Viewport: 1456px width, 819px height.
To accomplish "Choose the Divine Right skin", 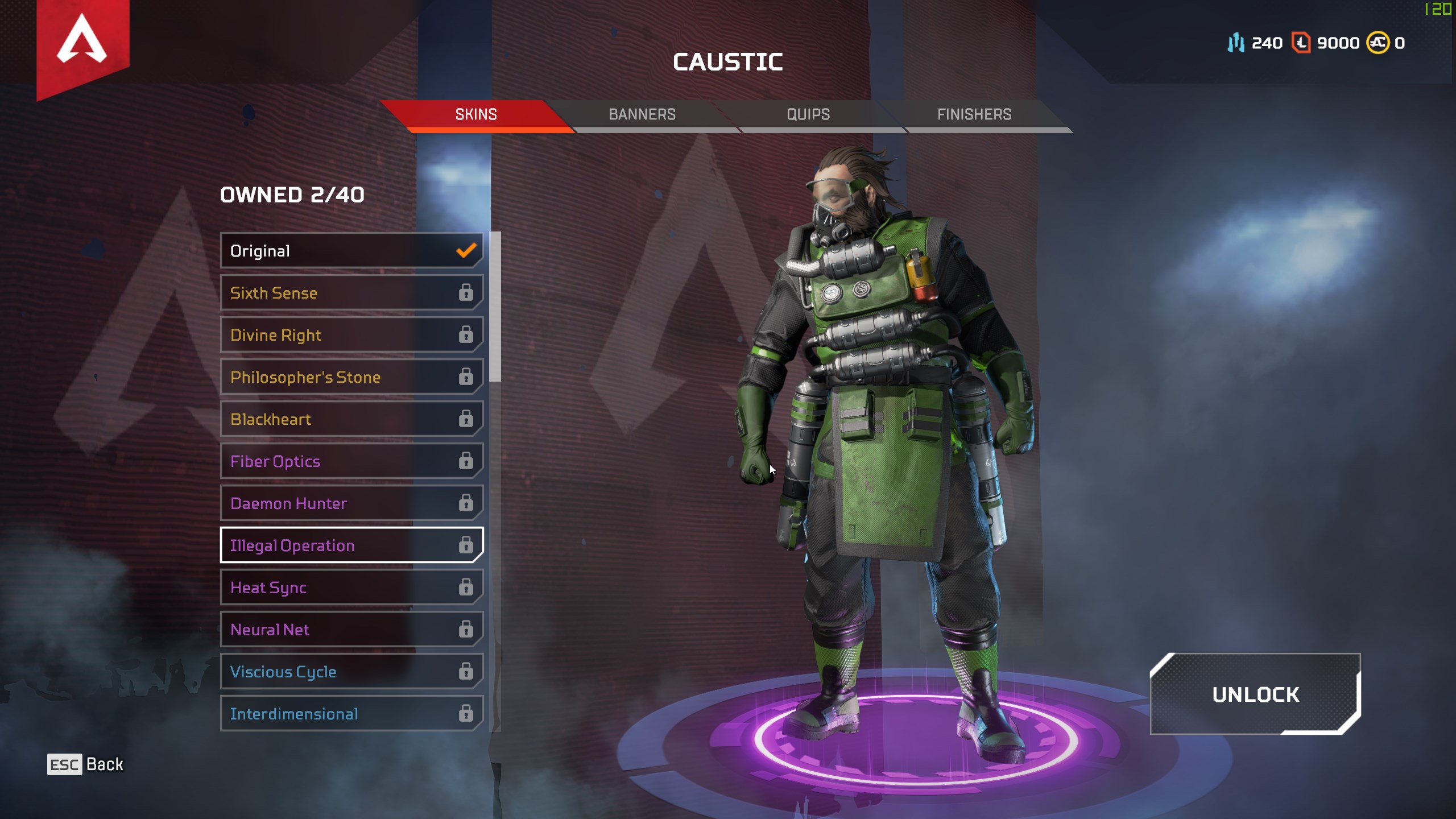I will coord(351,335).
